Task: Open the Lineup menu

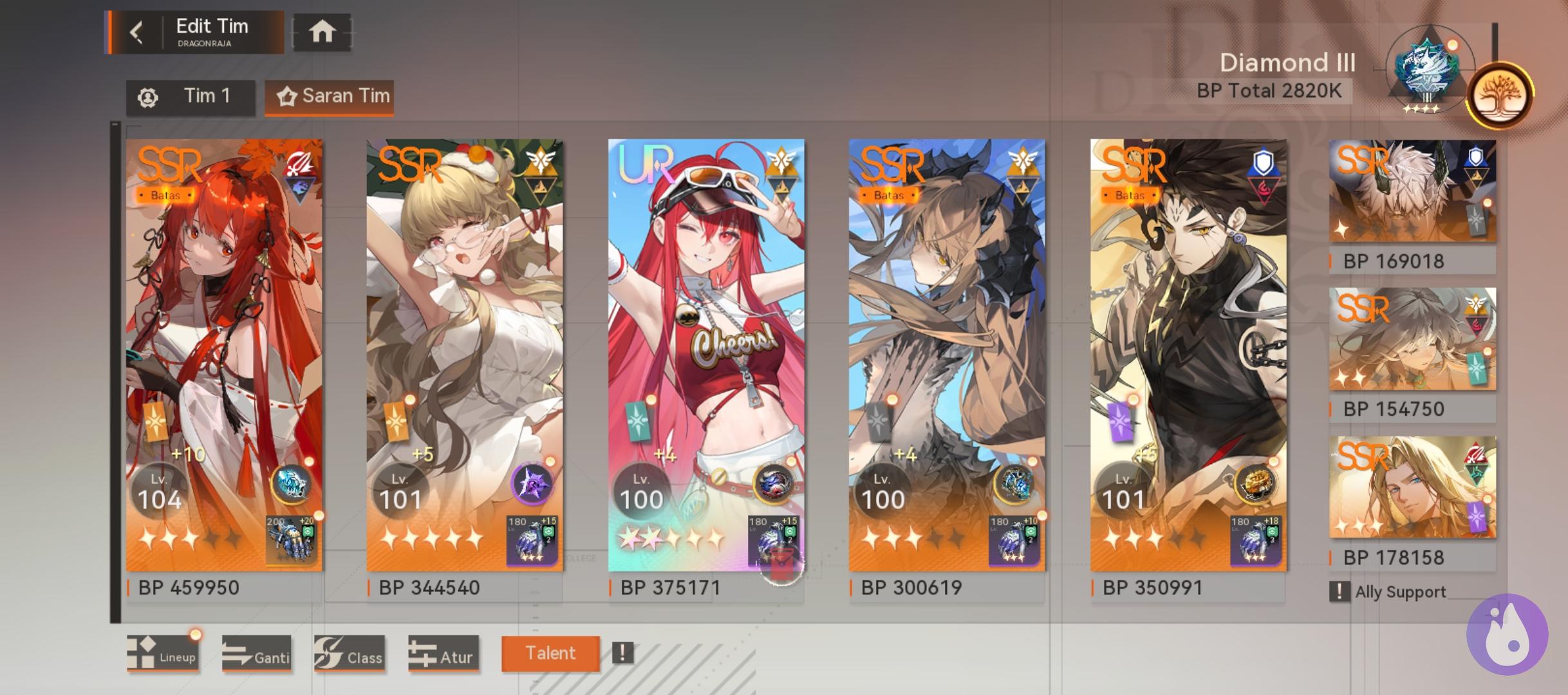Action: [x=163, y=654]
